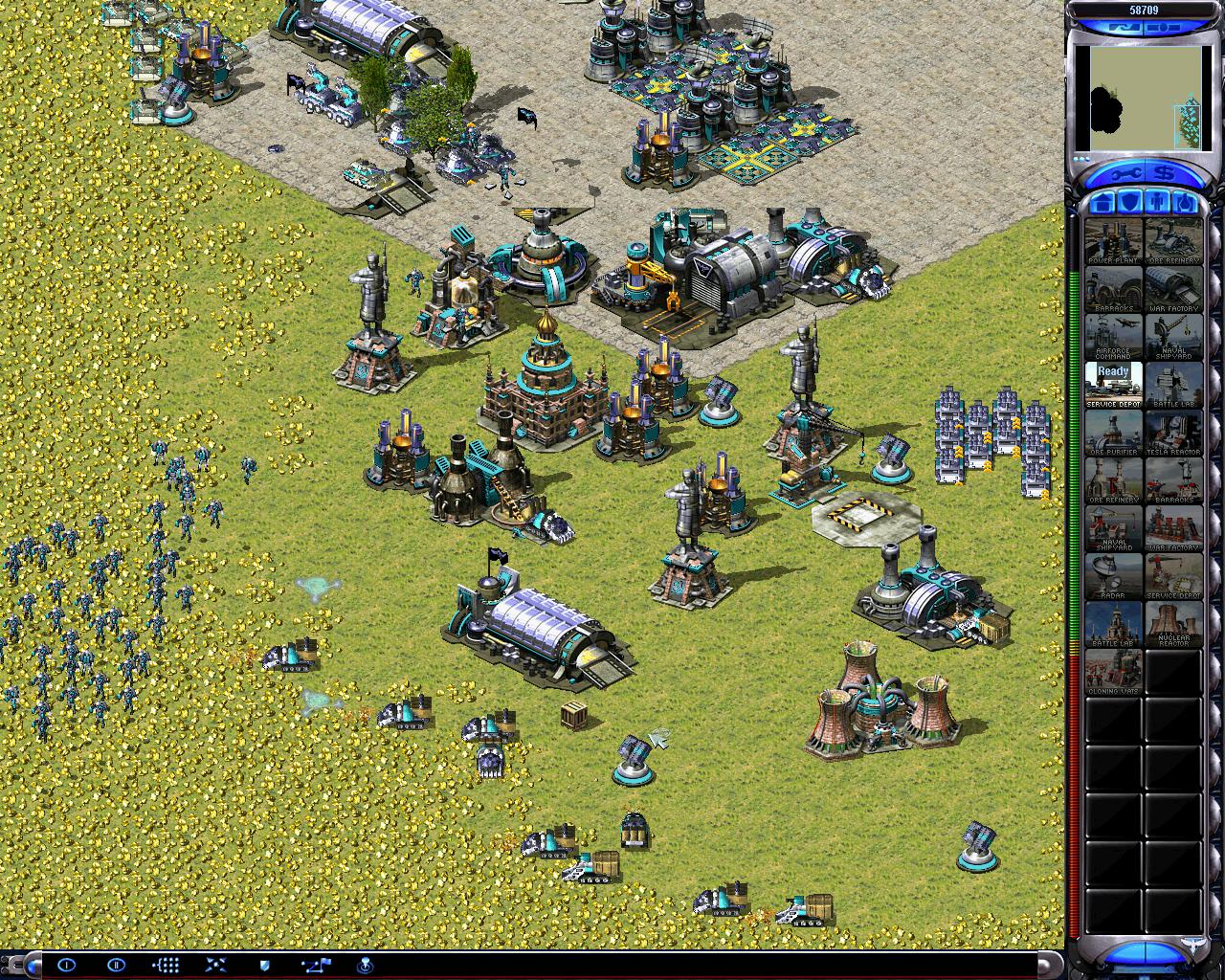Screen dimensions: 1225x980
Task: Queue the Airforce Command structure
Action: pos(1113,336)
